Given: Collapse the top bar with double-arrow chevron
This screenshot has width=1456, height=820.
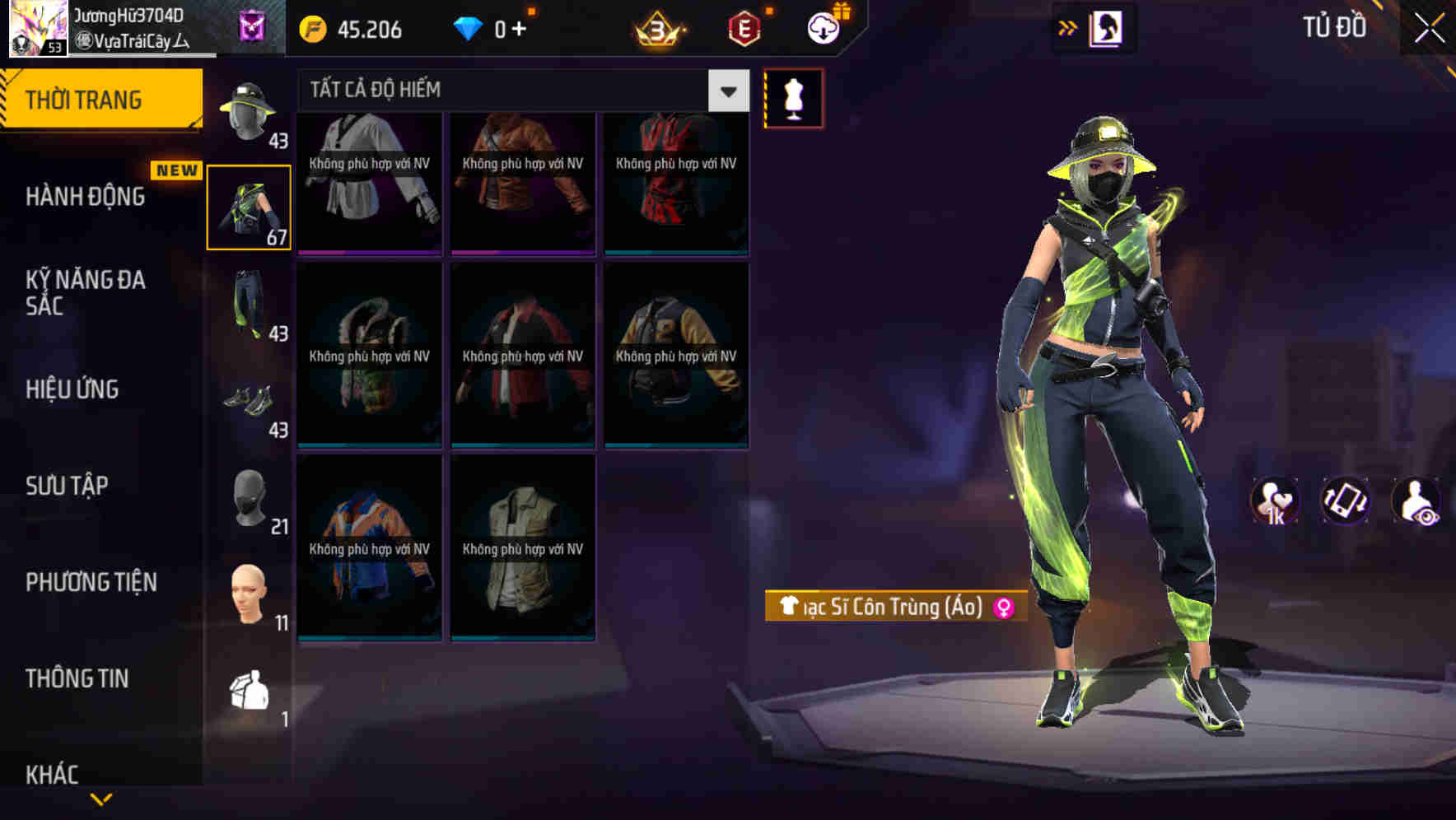Looking at the screenshot, I should pos(1068,27).
